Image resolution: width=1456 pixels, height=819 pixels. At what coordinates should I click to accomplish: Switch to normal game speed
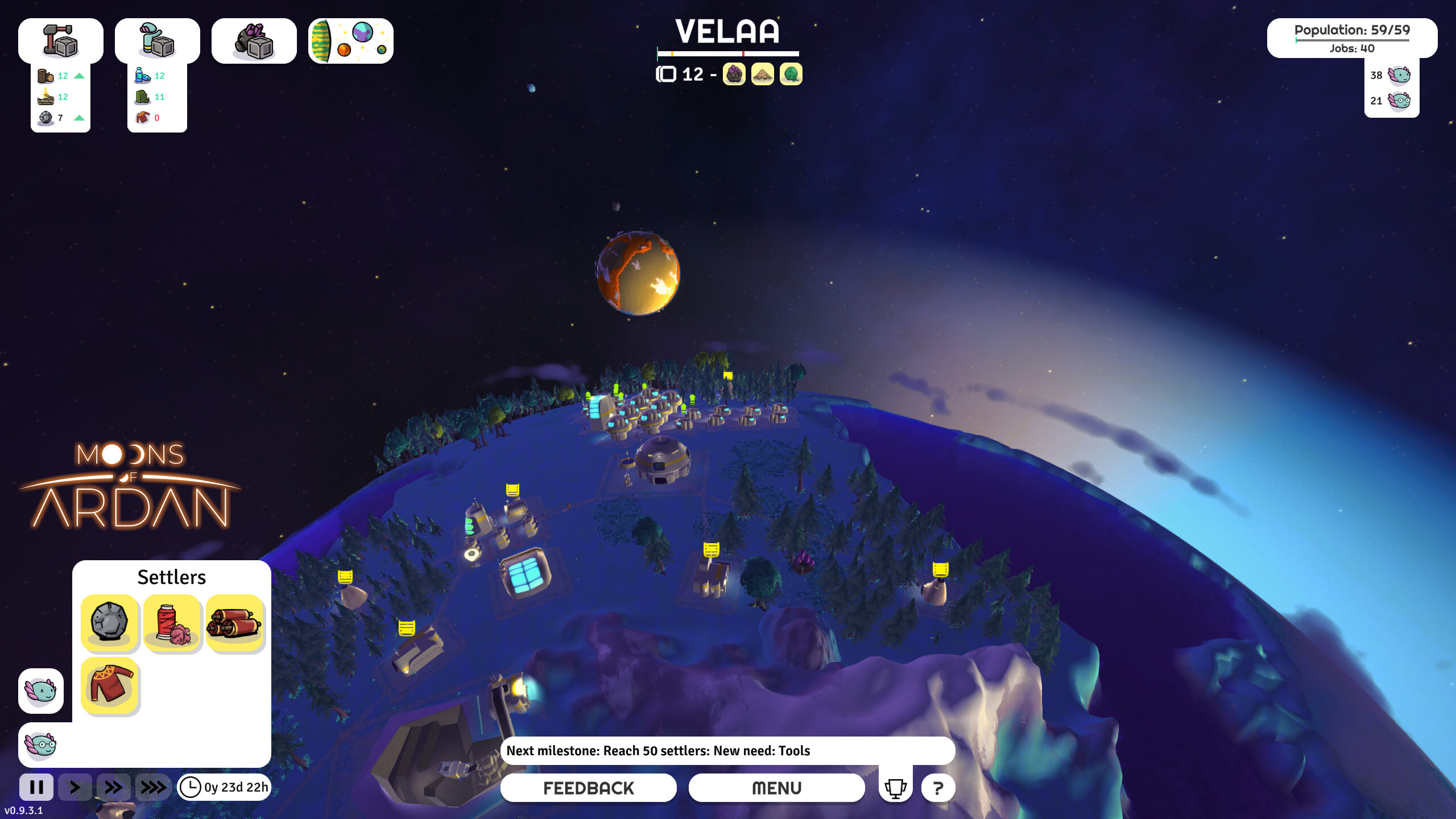(75, 788)
